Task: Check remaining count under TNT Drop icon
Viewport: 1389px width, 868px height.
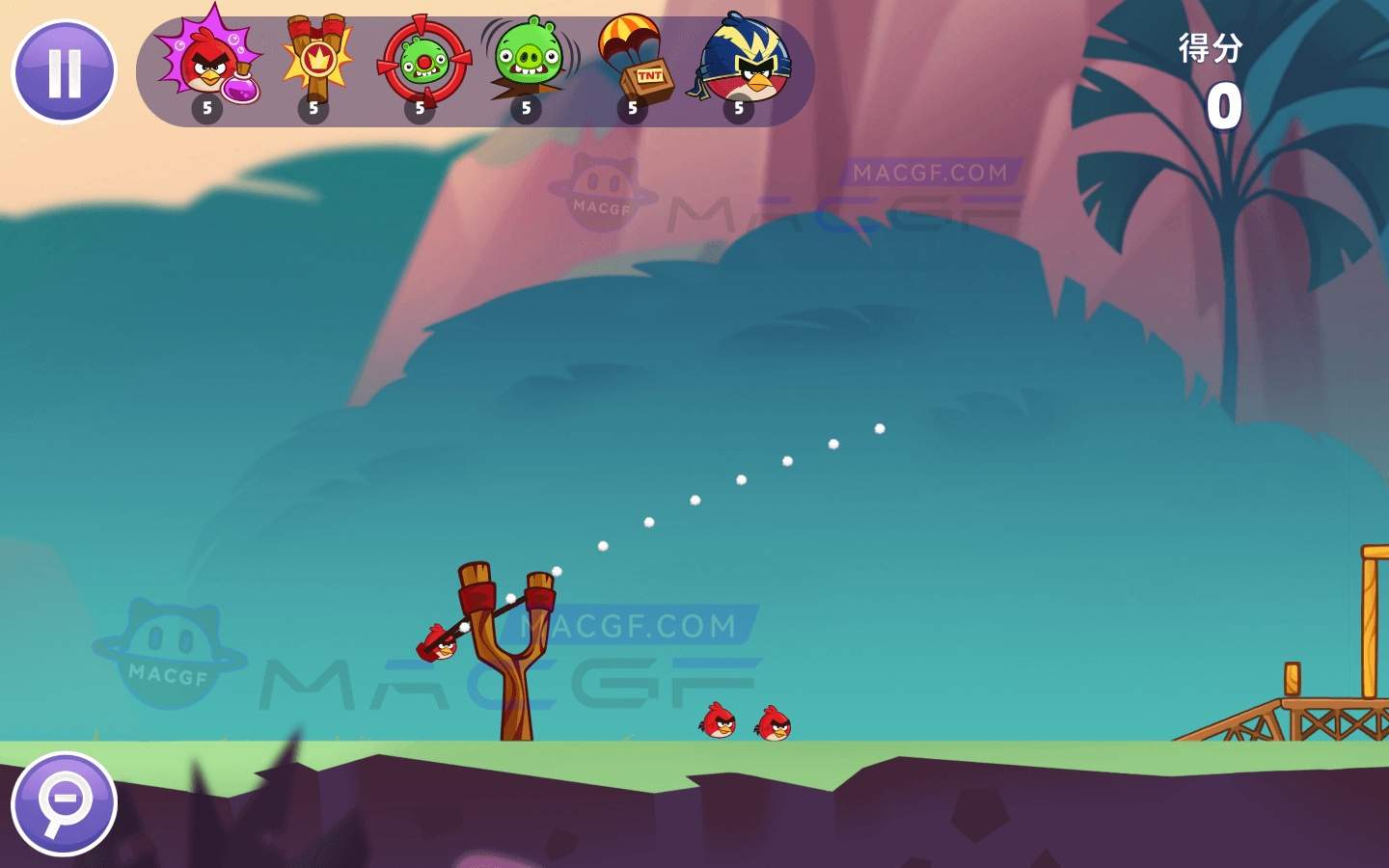Action: pyautogui.click(x=635, y=108)
